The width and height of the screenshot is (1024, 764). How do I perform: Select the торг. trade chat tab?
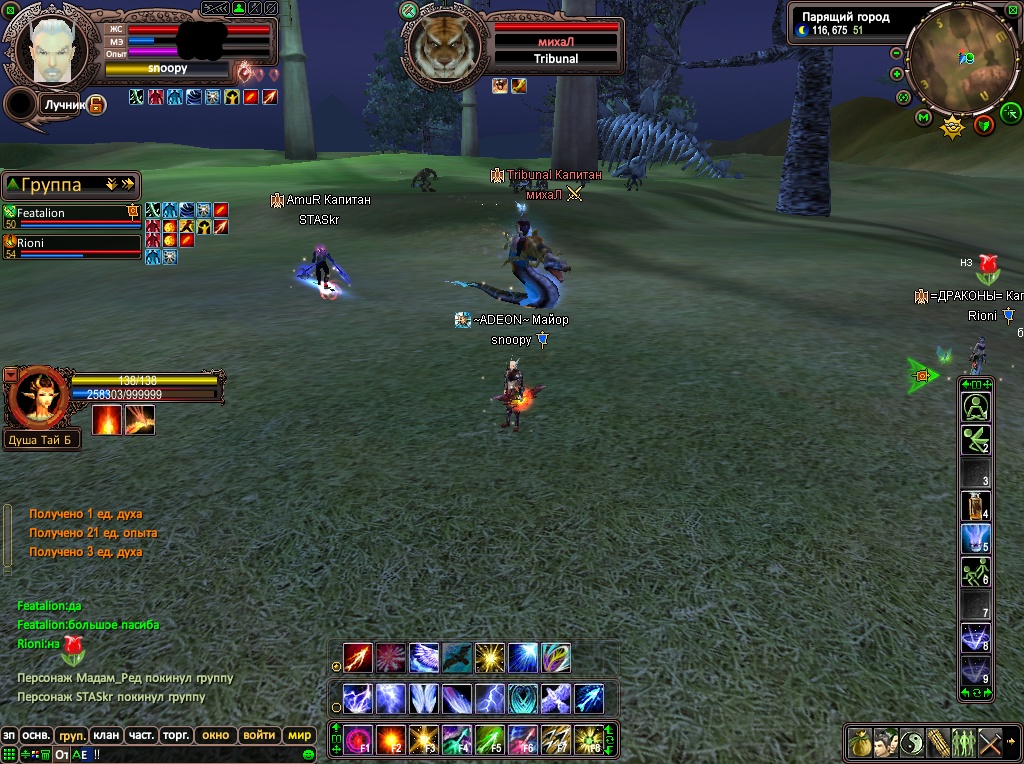coord(177,735)
